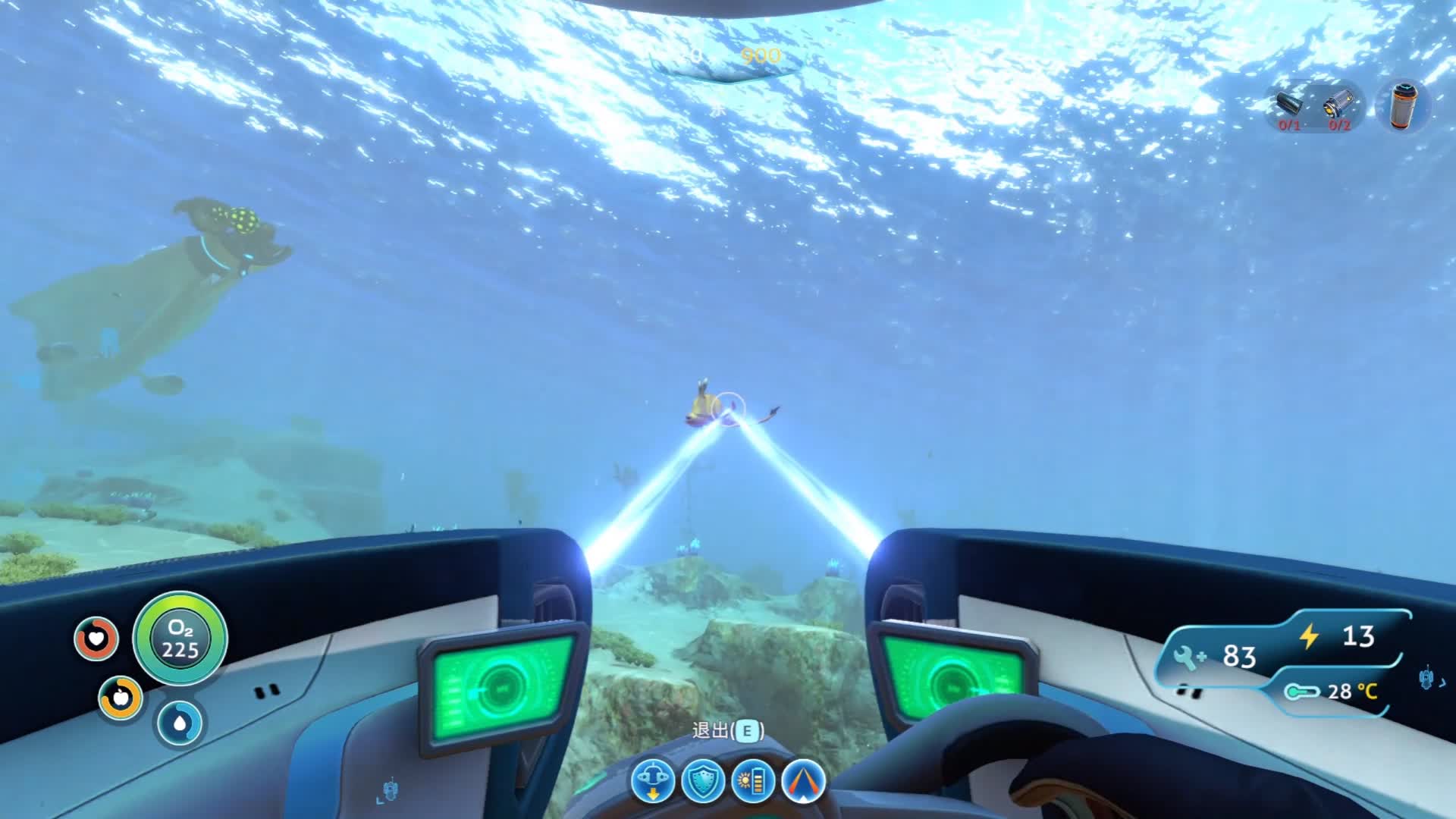Select the solar battery charger module
Screen dimensions: 1456x819
753,780
